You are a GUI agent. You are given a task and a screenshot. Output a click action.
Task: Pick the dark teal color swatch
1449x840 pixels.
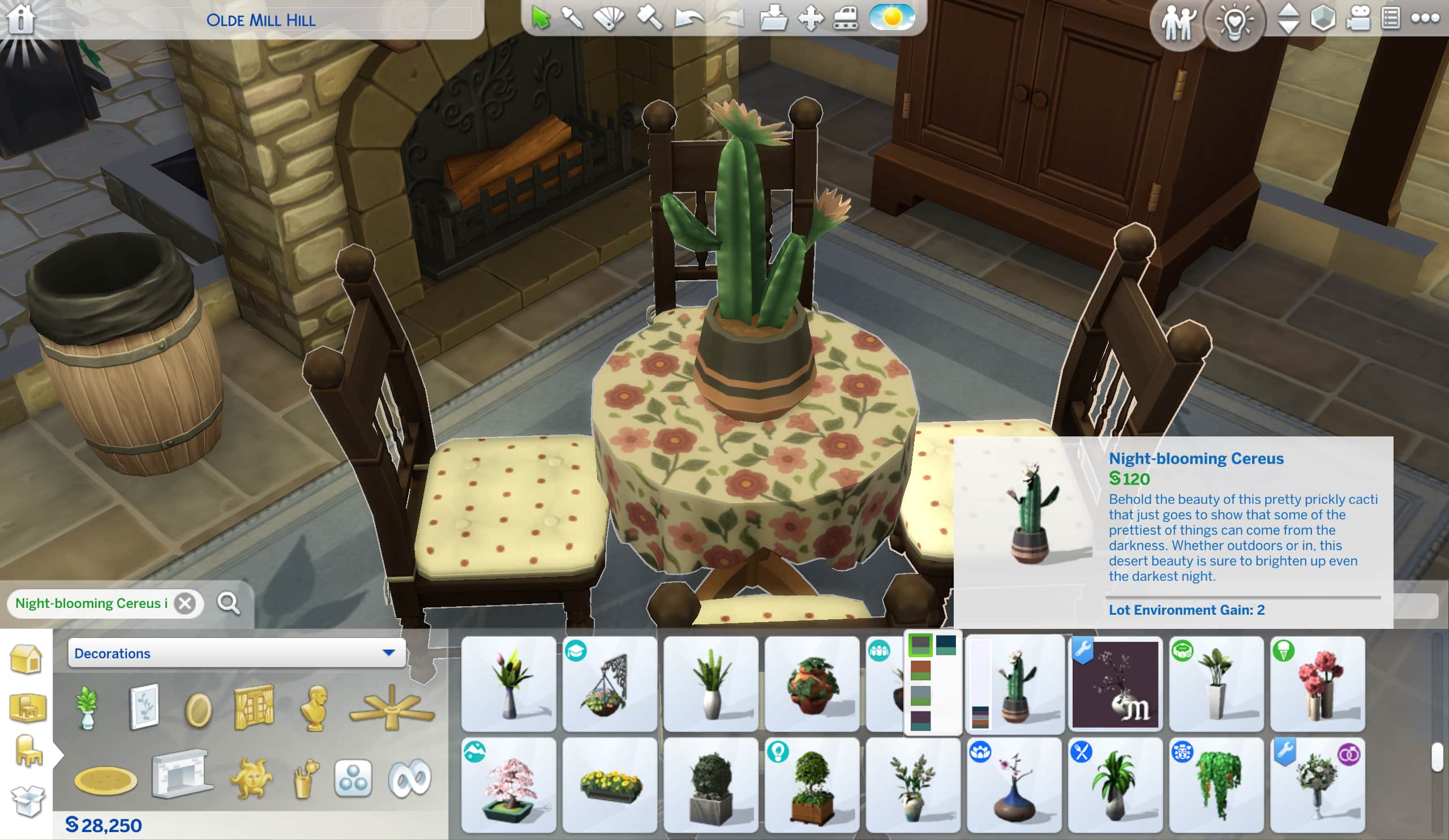(x=946, y=645)
